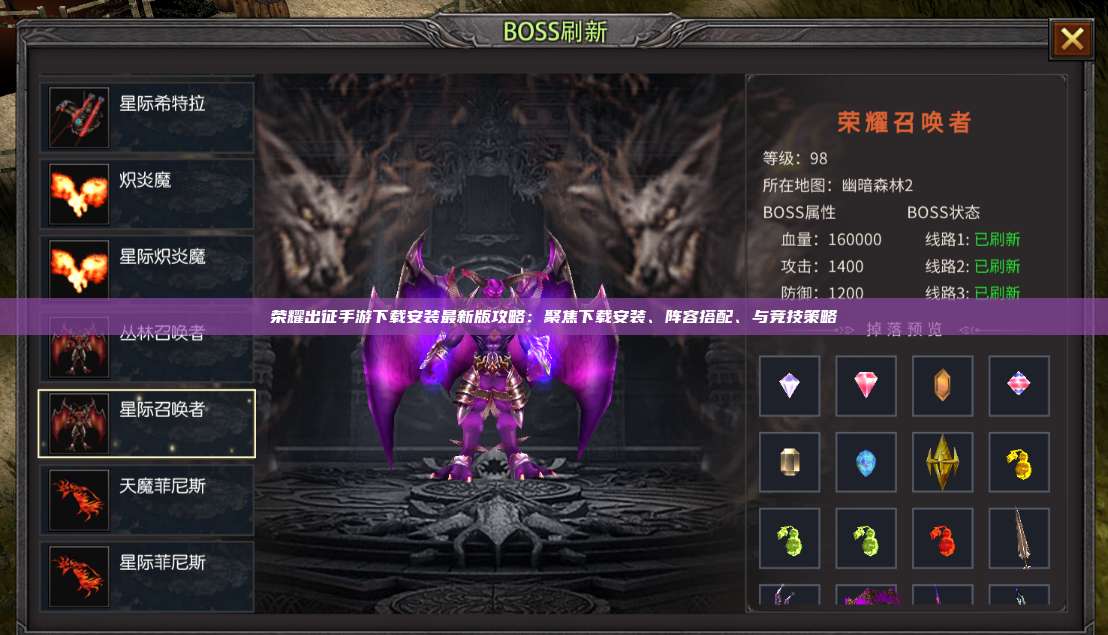This screenshot has width=1108, height=635.
Task: Select the golden spiked ornament drop
Action: [942, 462]
